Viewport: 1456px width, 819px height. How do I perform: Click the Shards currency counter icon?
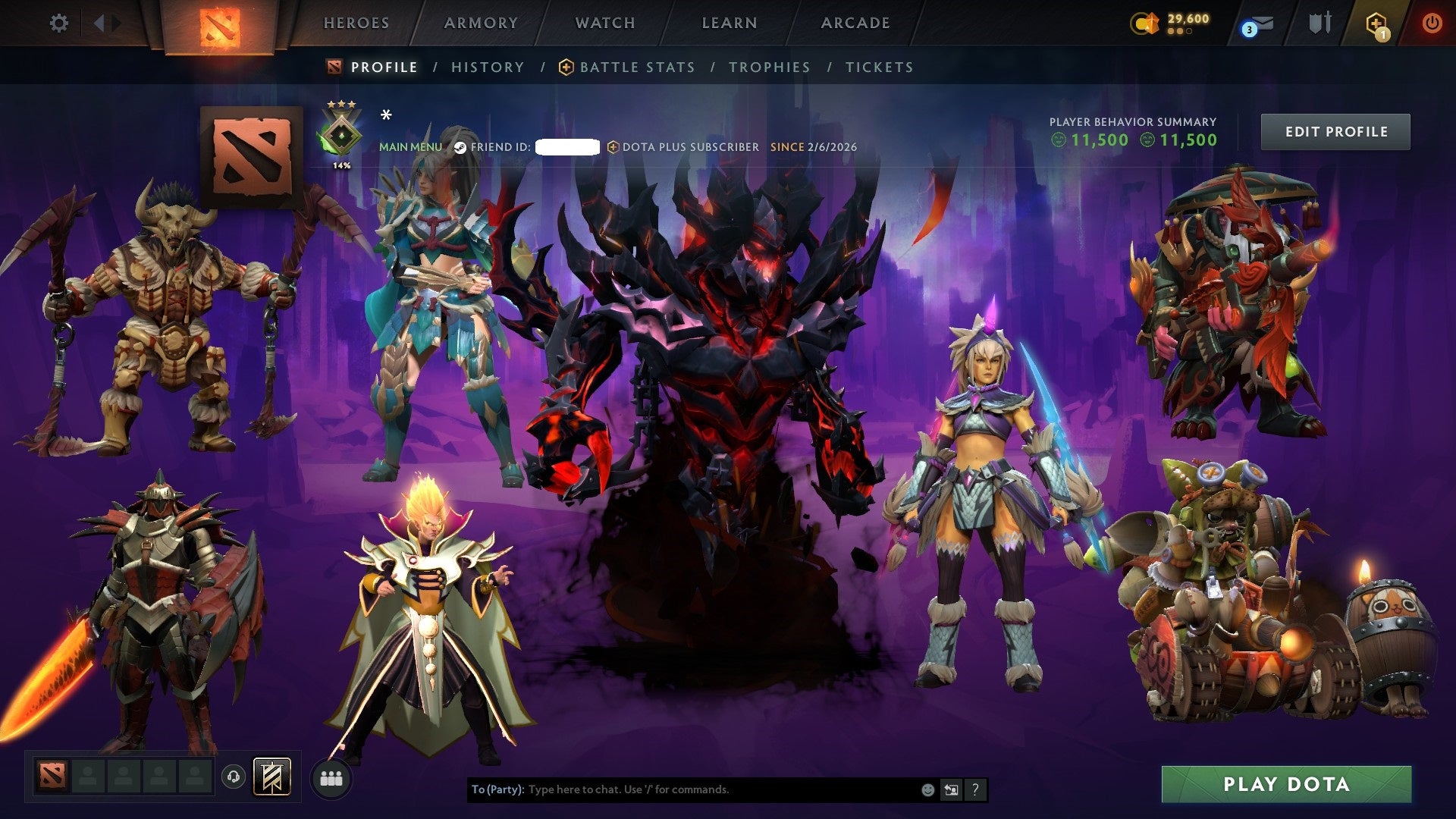point(1145,24)
